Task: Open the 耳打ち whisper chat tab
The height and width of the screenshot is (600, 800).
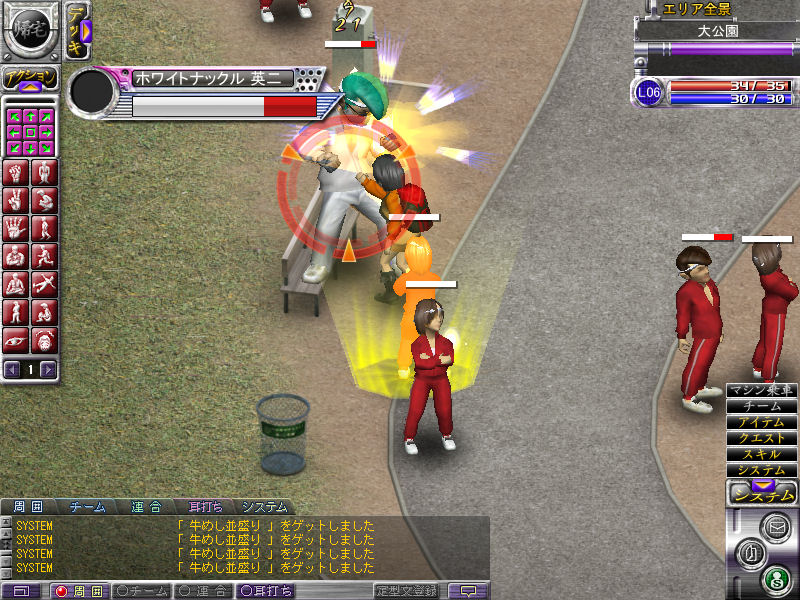Action: click(206, 507)
